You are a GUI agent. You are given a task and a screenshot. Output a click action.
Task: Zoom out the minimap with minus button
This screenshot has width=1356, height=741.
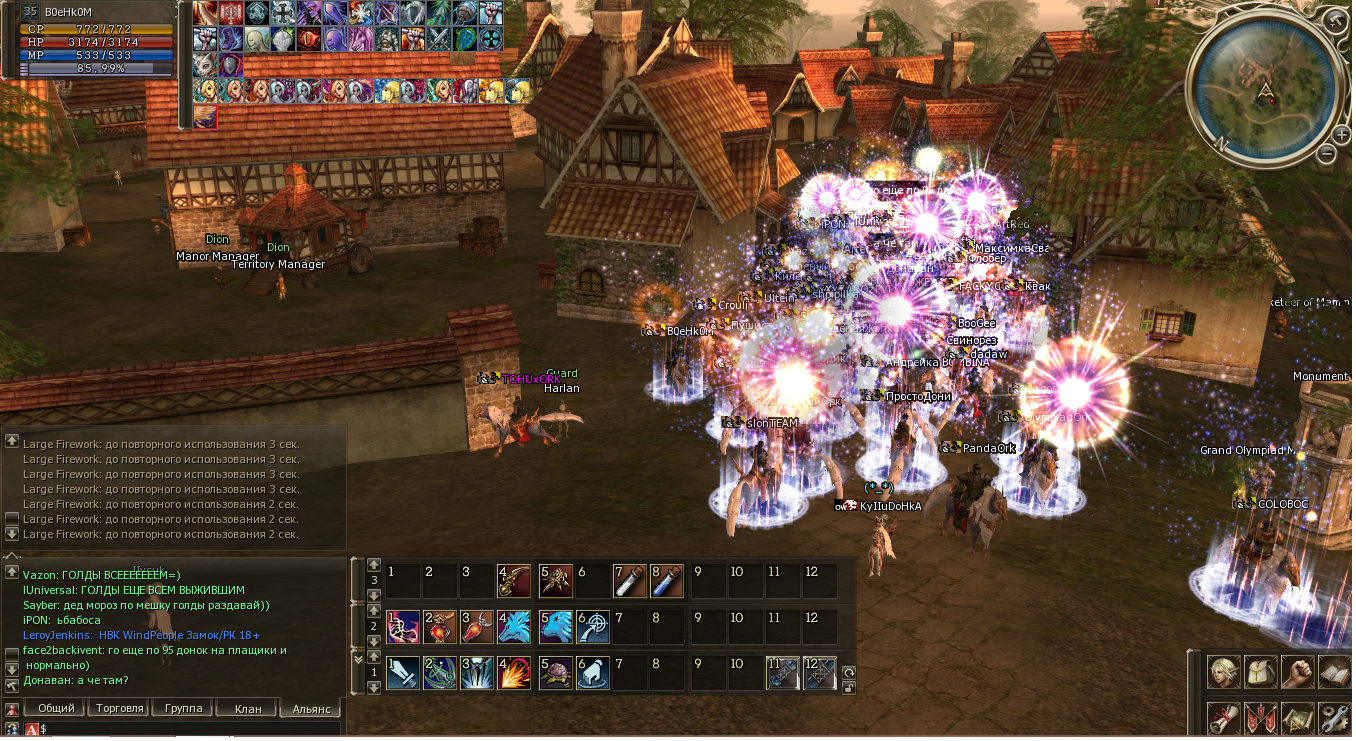pyautogui.click(x=1327, y=154)
